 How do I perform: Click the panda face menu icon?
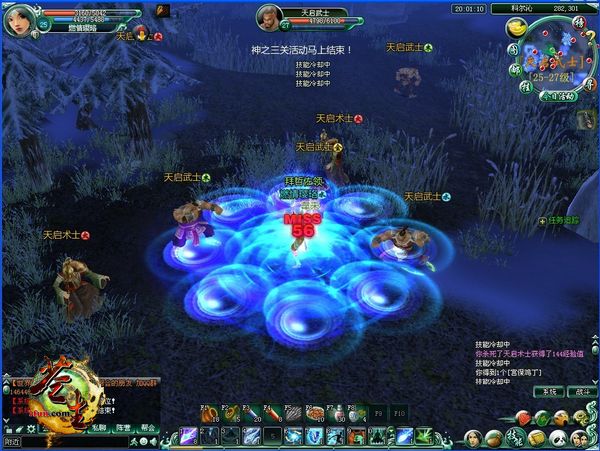559,438
